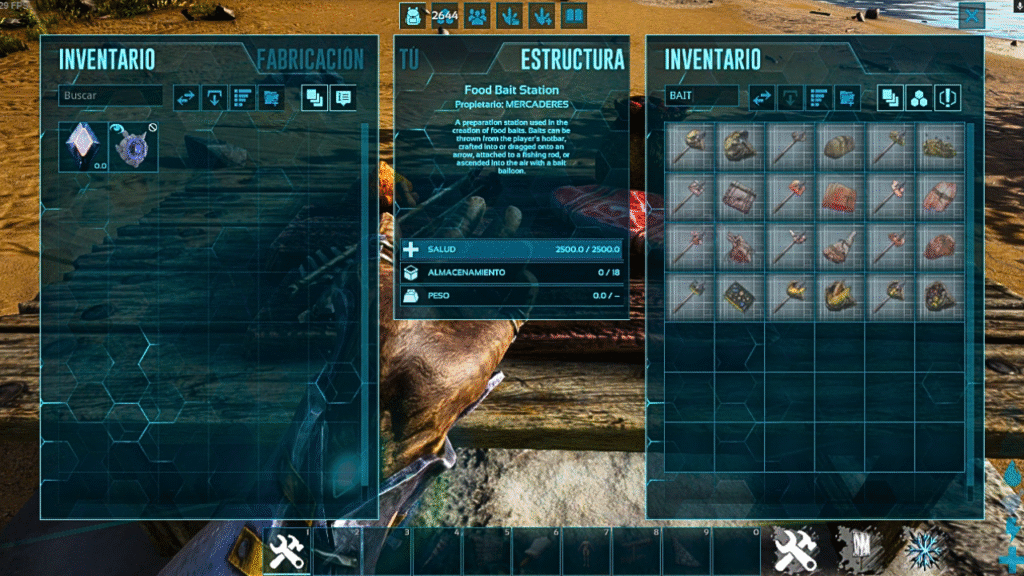
Task: Click the sort-list button in station inventory
Action: (819, 97)
